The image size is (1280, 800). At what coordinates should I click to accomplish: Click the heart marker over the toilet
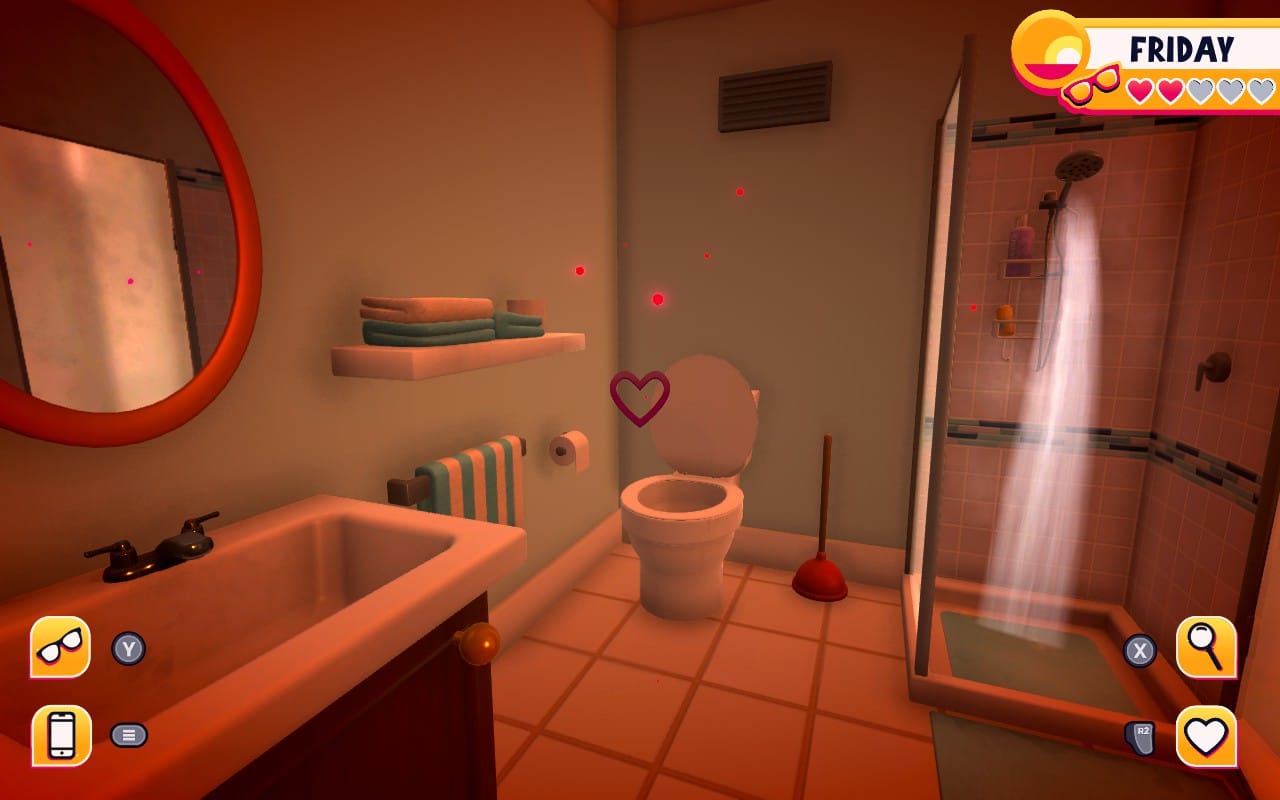coord(640,396)
